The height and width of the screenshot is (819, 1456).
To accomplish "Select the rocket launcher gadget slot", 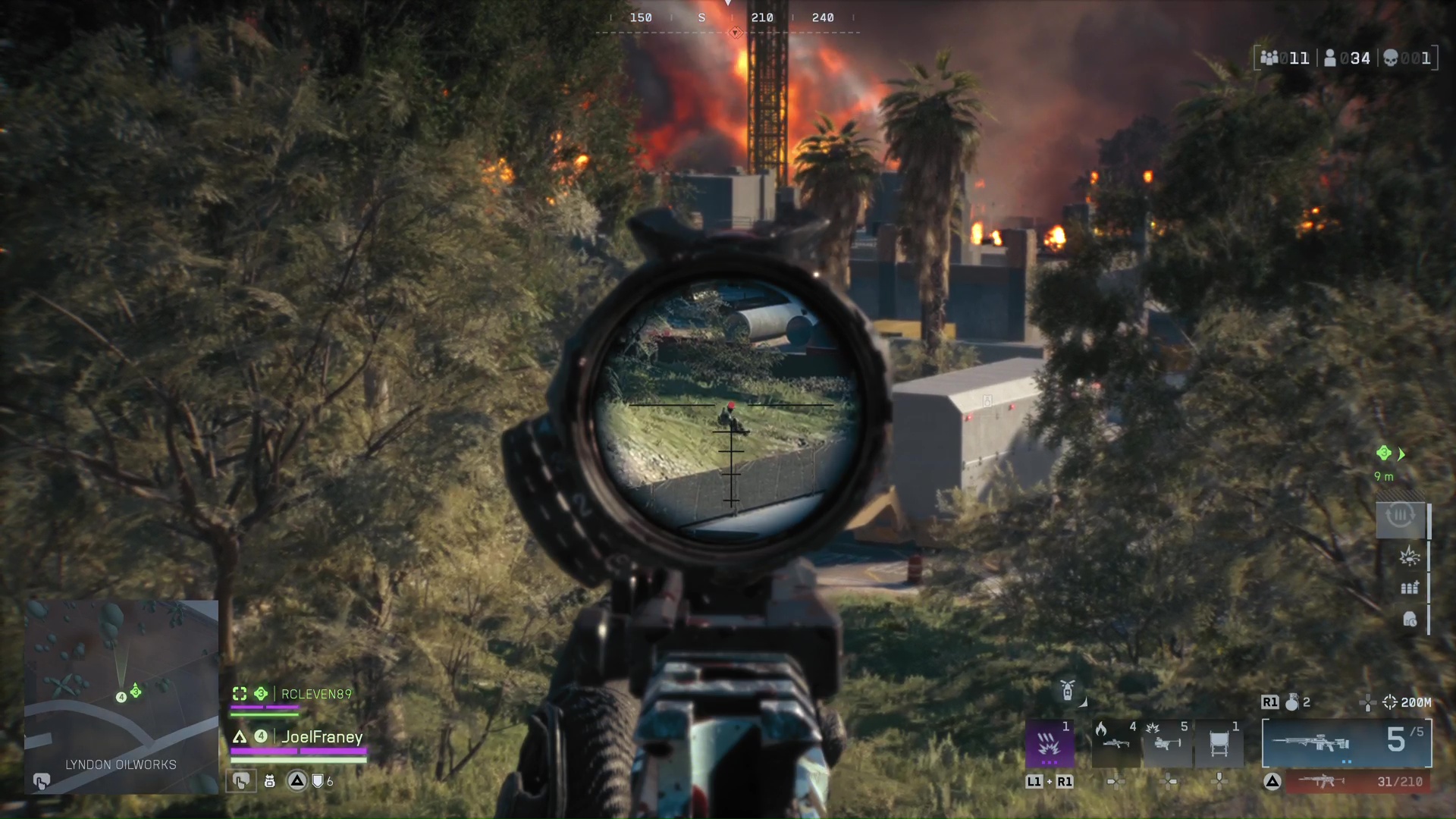I will coord(1168,742).
